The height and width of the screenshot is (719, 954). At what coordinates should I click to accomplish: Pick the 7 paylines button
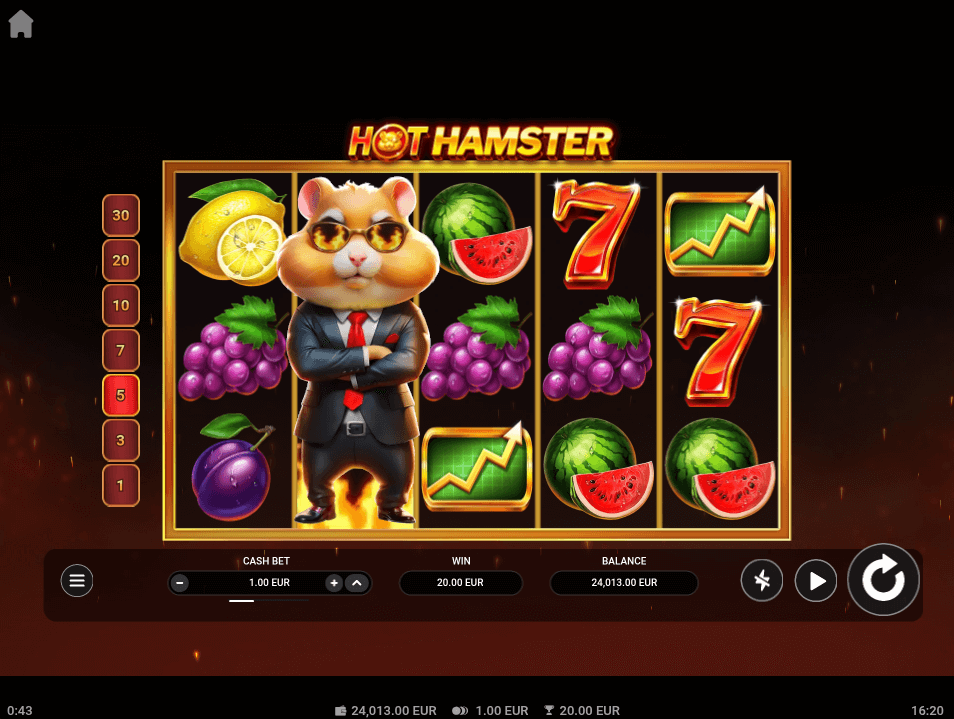click(x=121, y=350)
